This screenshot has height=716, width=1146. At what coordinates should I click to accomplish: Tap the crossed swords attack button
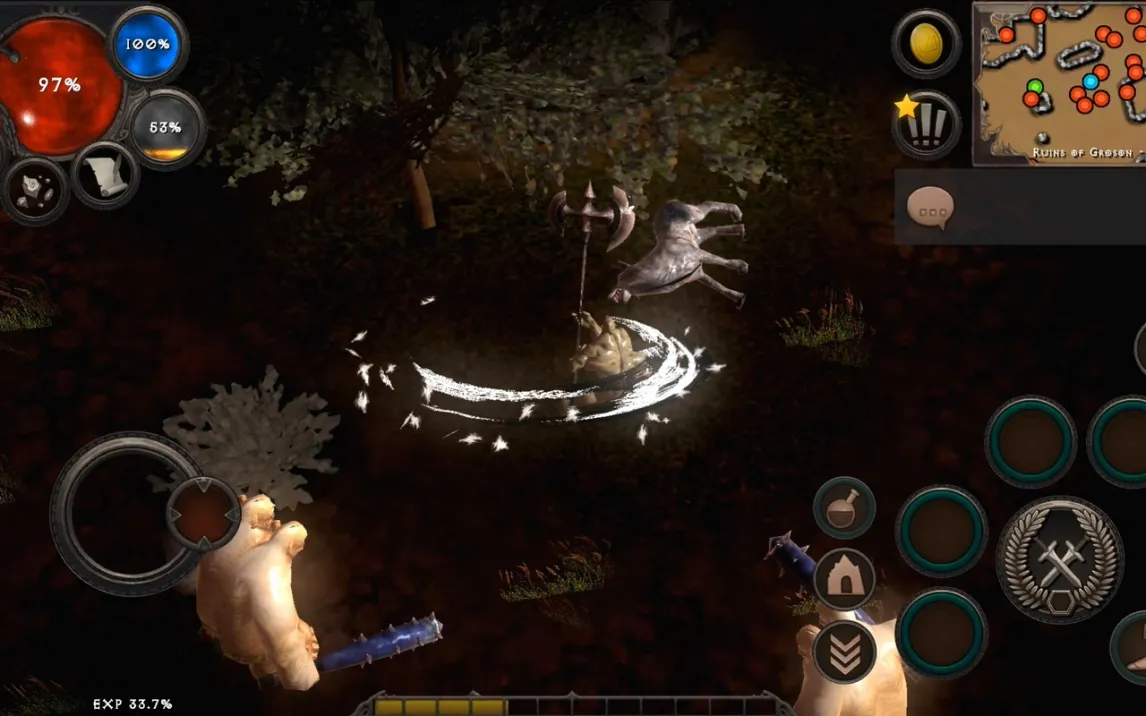click(x=1060, y=559)
